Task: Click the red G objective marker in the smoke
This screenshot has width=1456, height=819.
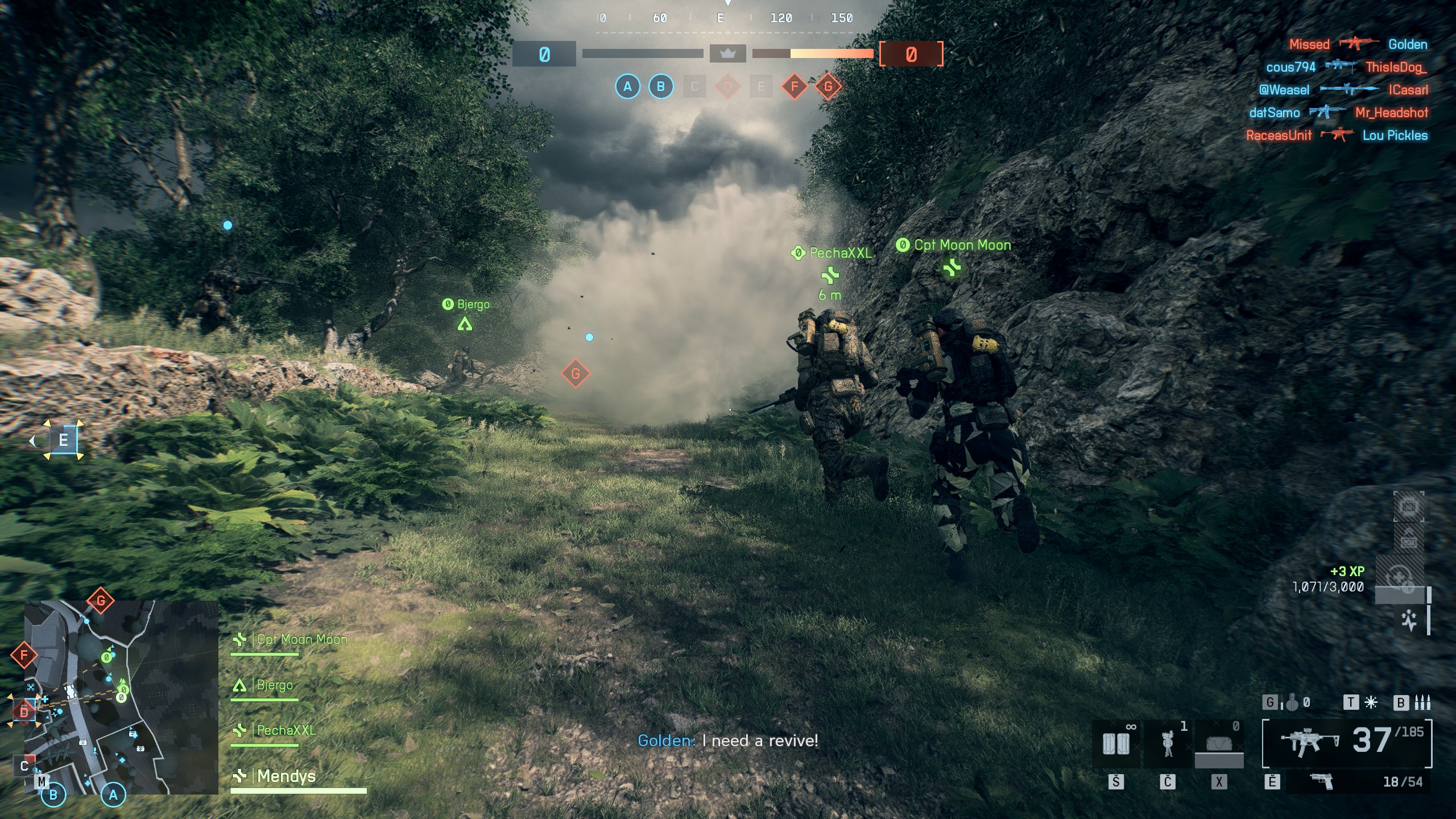Action: click(x=575, y=374)
